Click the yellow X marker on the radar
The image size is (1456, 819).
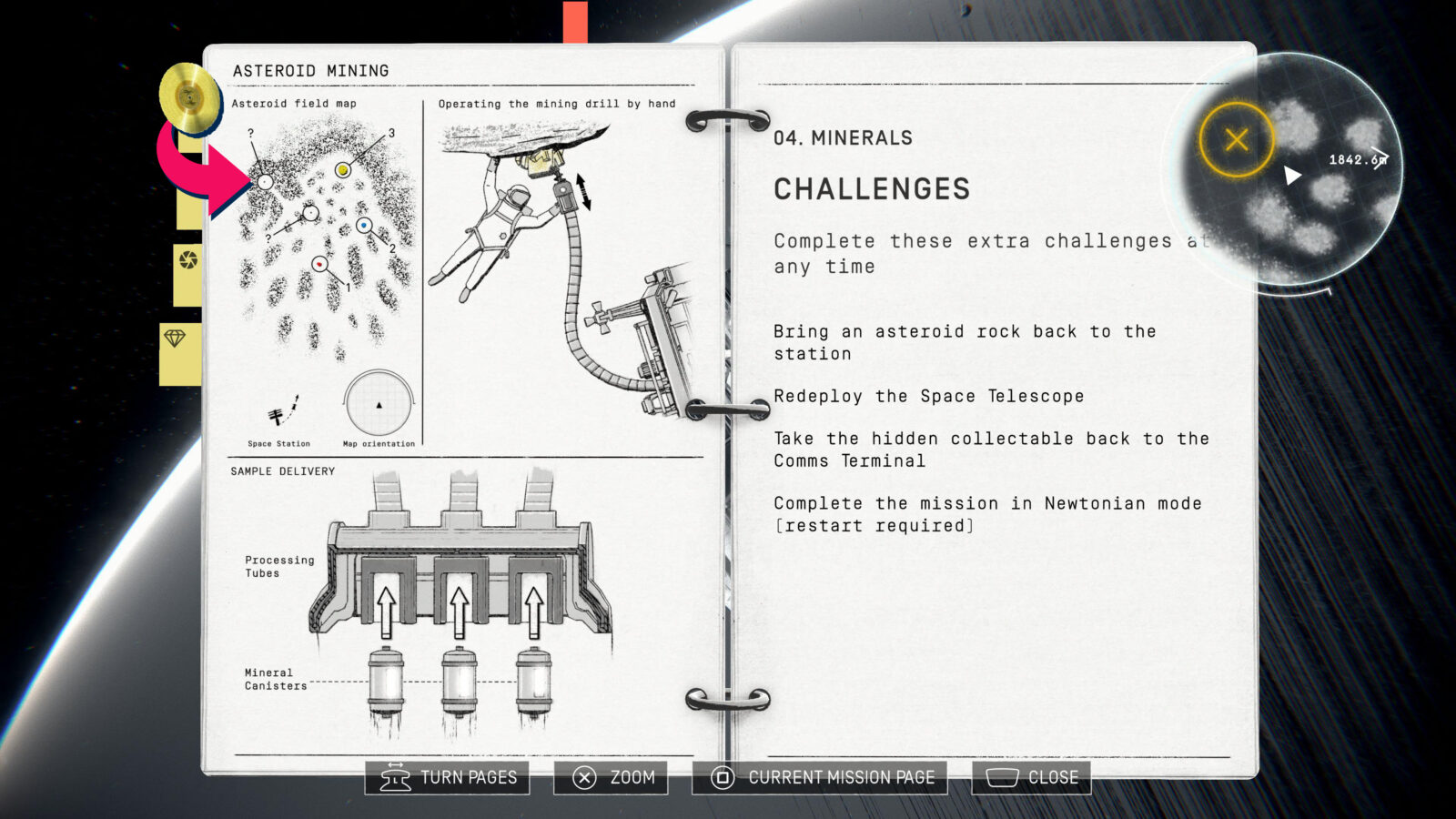coord(1236,140)
